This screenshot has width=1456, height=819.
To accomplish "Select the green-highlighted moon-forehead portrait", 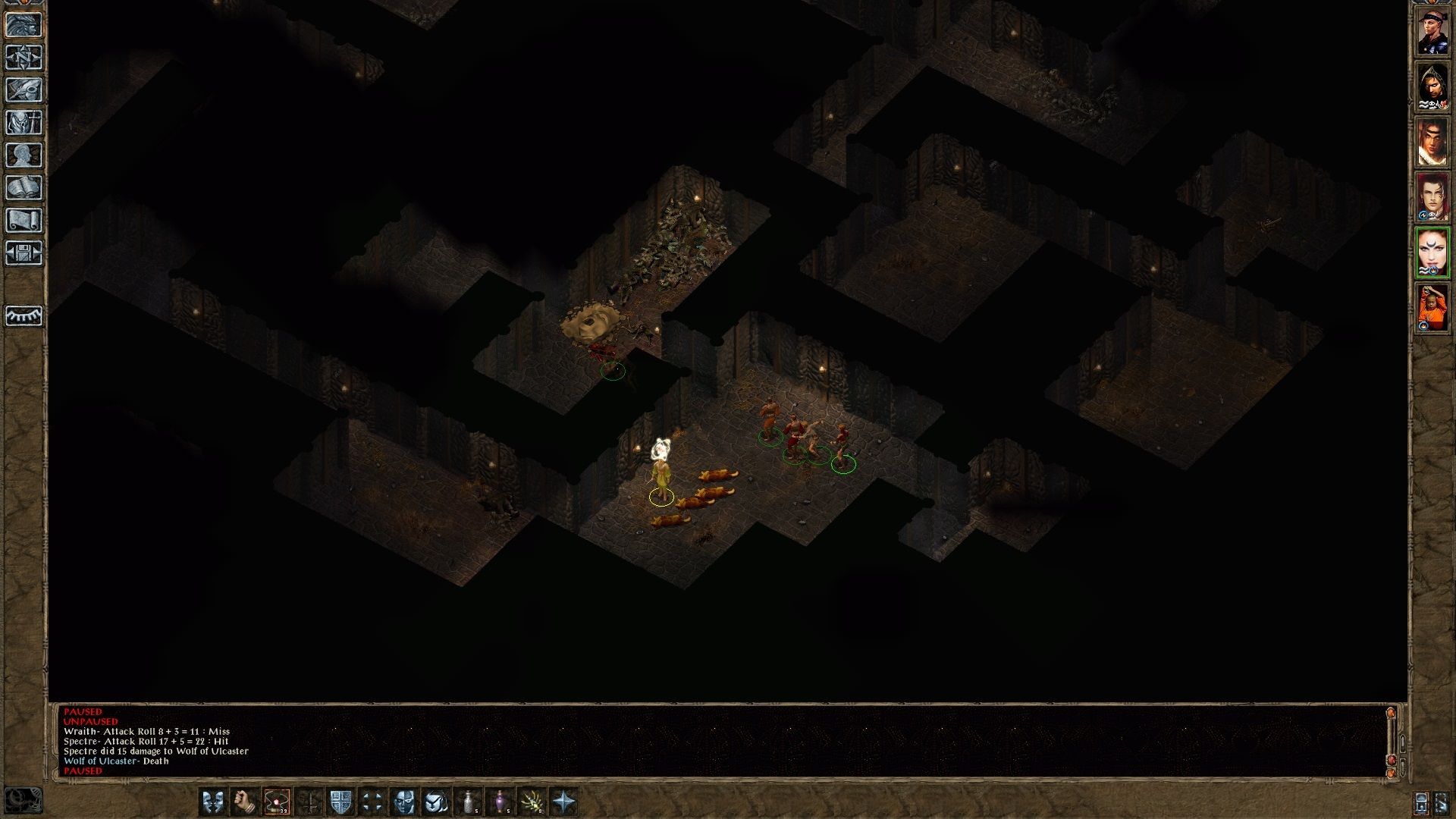I will tap(1432, 252).
